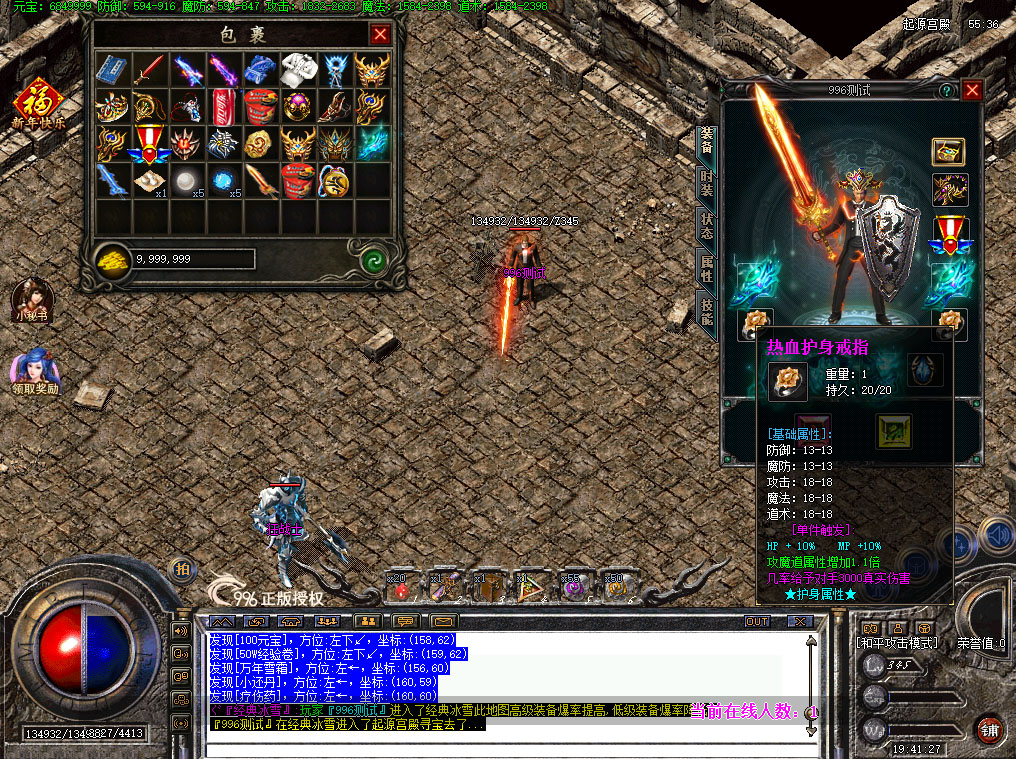Open the 福 新年快乐 event icon
1016x759 pixels.
(38, 106)
